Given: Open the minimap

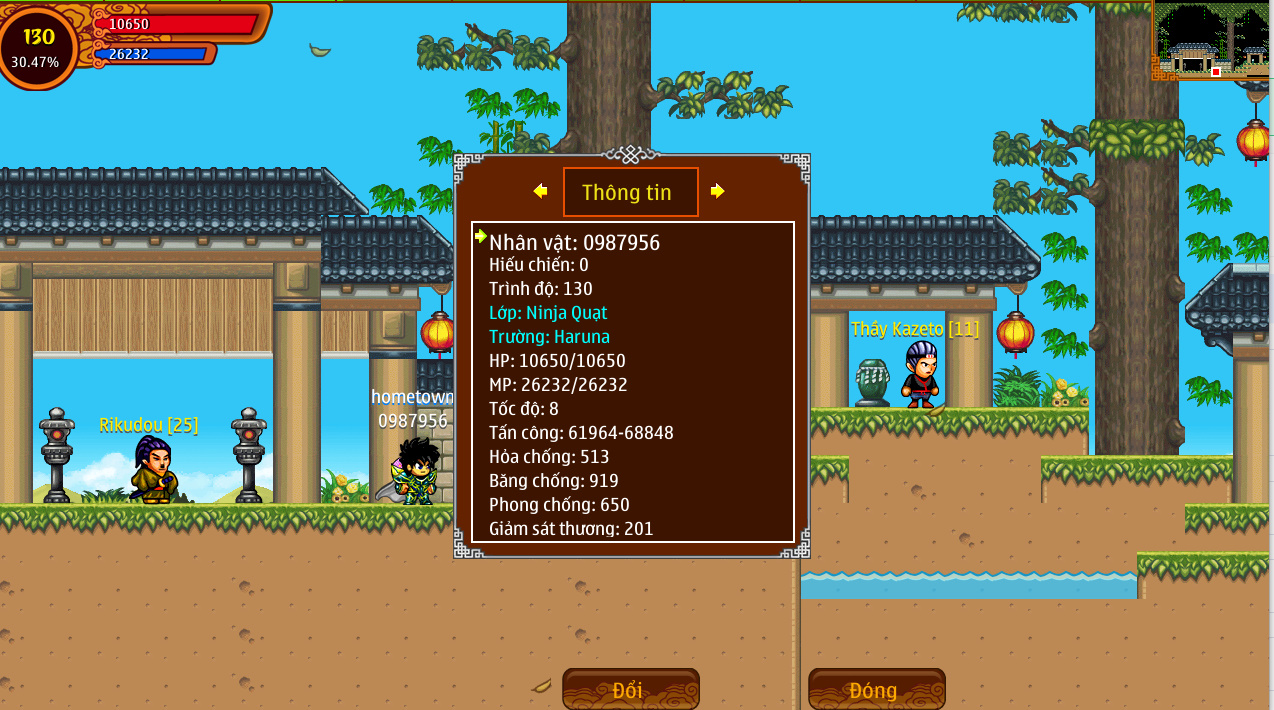Looking at the screenshot, I should [x=1211, y=40].
